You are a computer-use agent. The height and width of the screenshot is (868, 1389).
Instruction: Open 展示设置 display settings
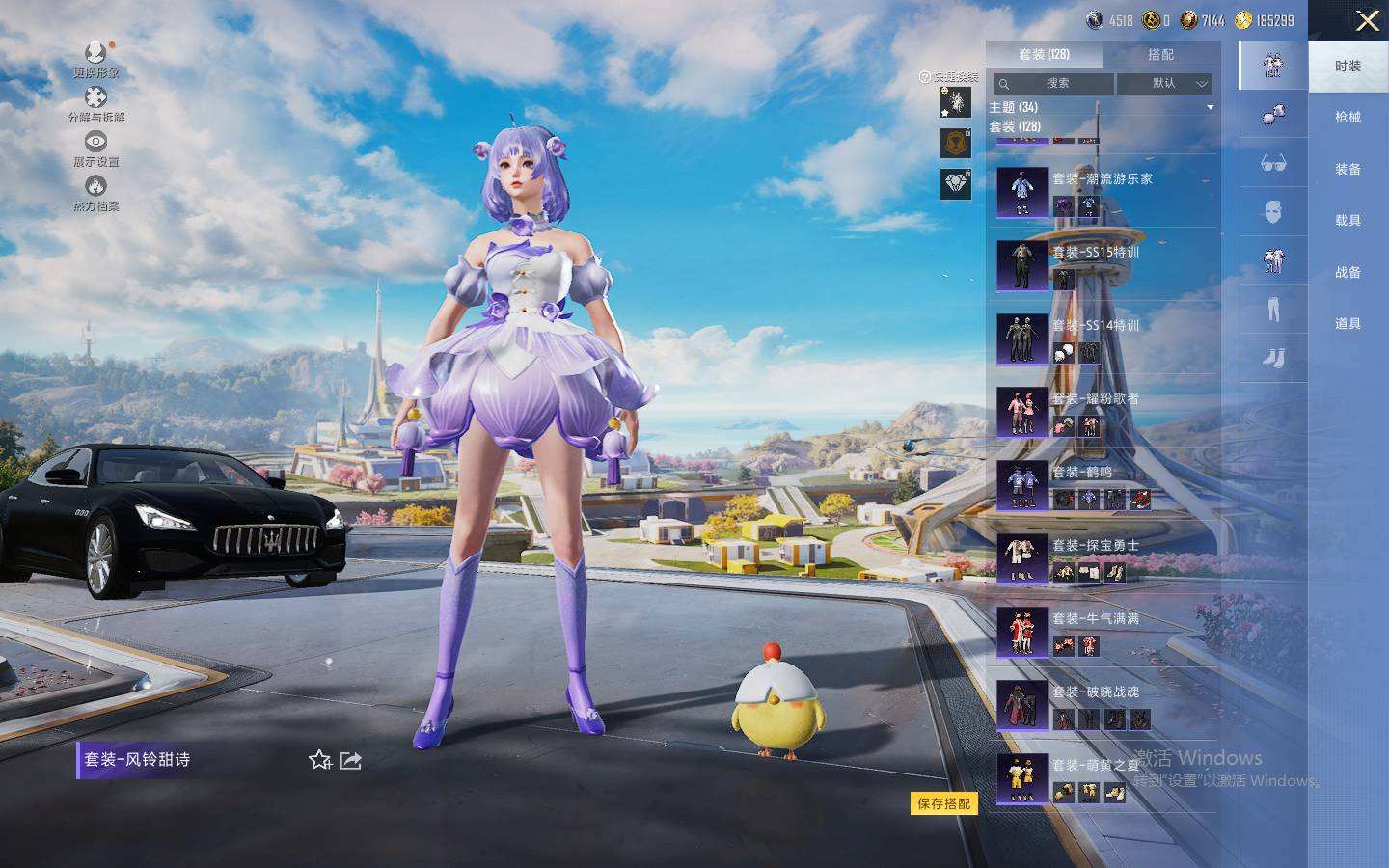(95, 149)
